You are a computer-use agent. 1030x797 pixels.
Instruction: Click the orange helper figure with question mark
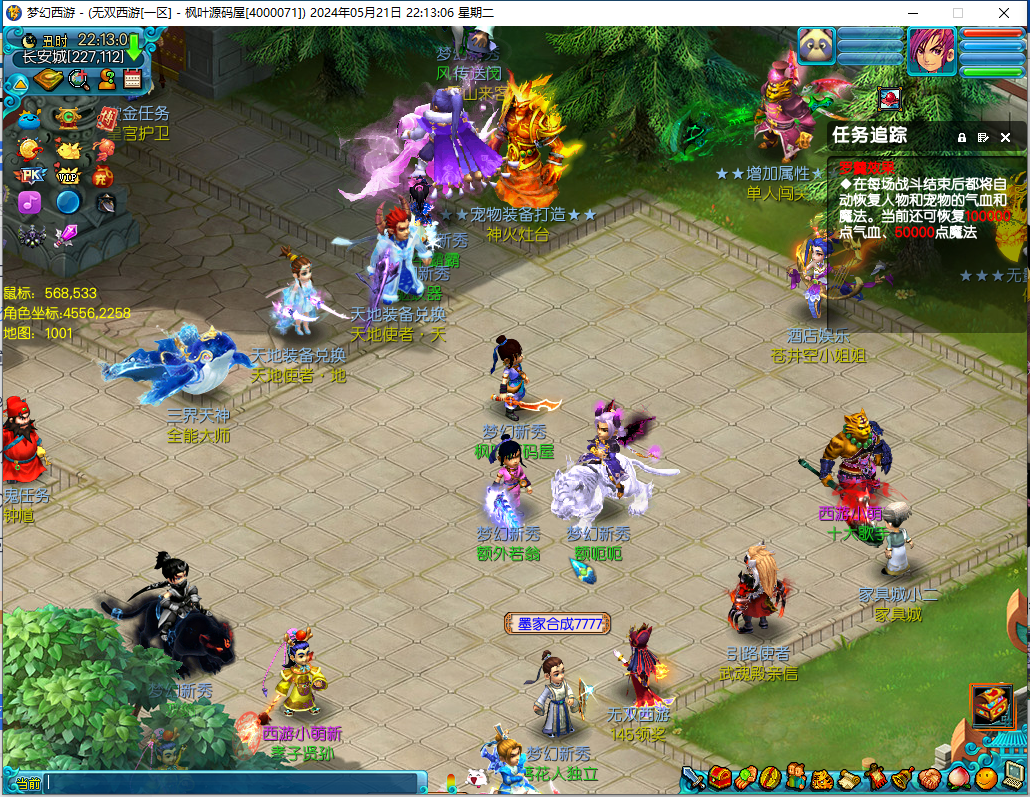[106, 80]
